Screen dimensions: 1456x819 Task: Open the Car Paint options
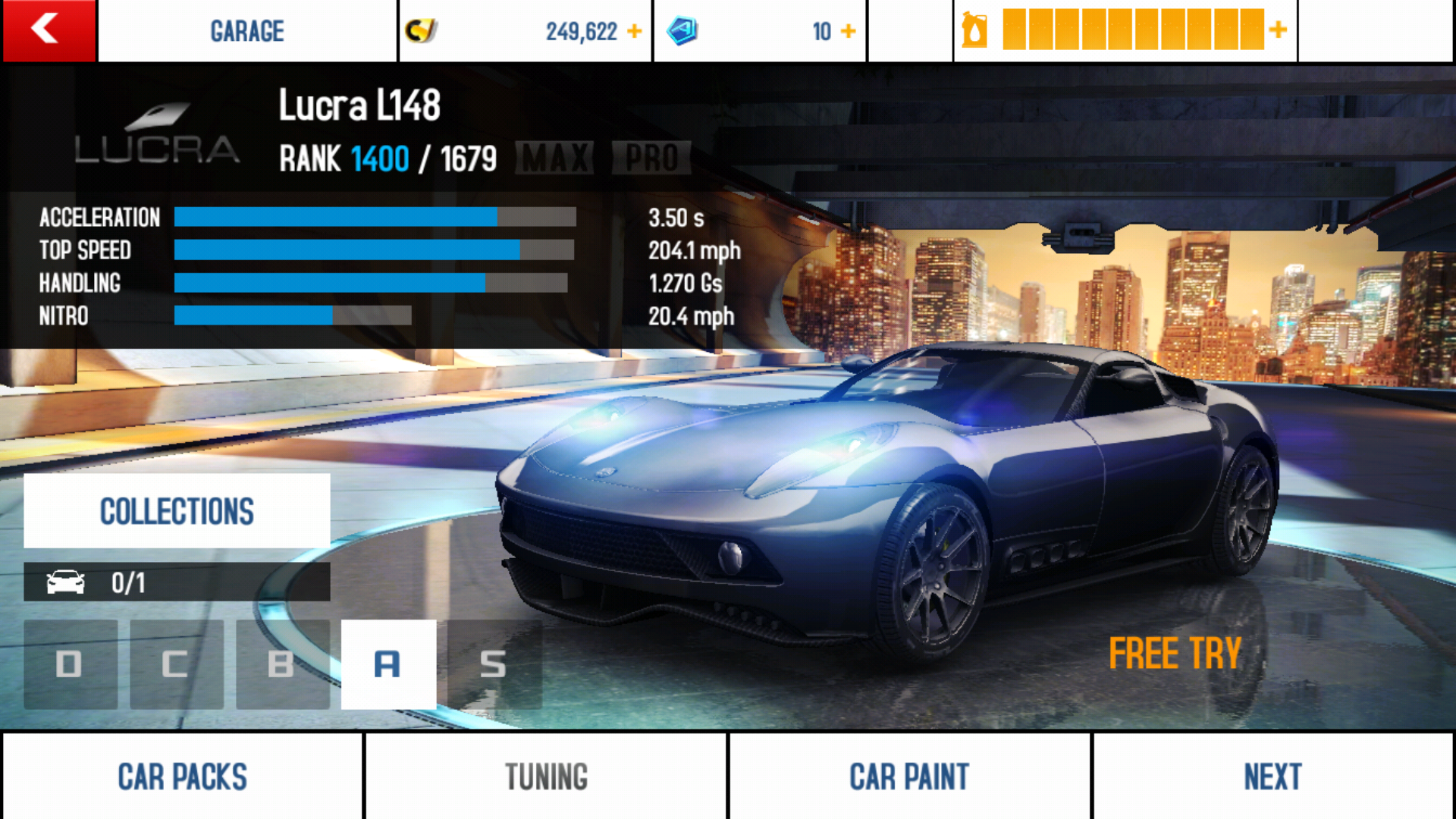(x=909, y=777)
